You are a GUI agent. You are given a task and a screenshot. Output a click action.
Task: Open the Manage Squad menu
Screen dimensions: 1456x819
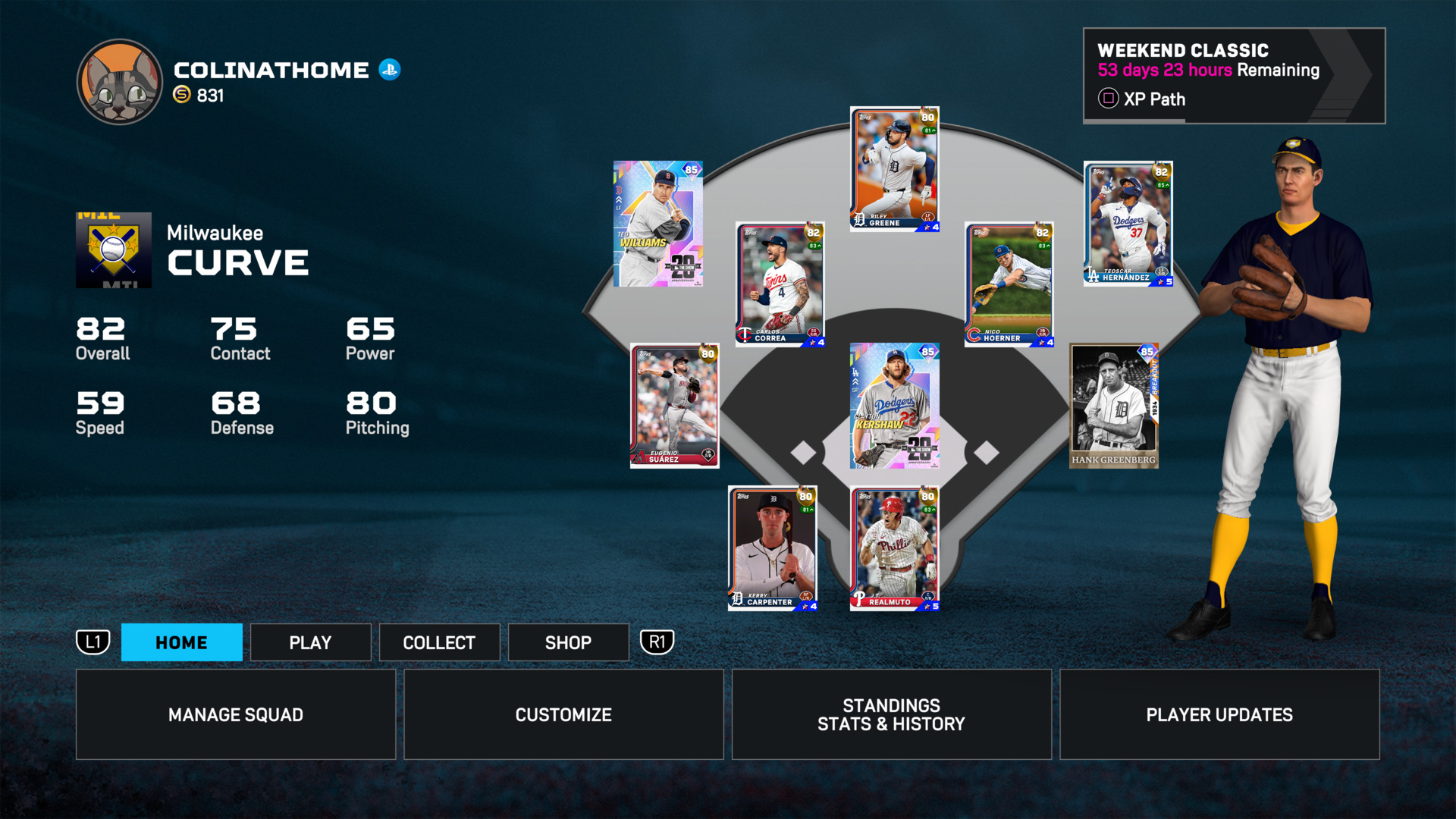(236, 714)
